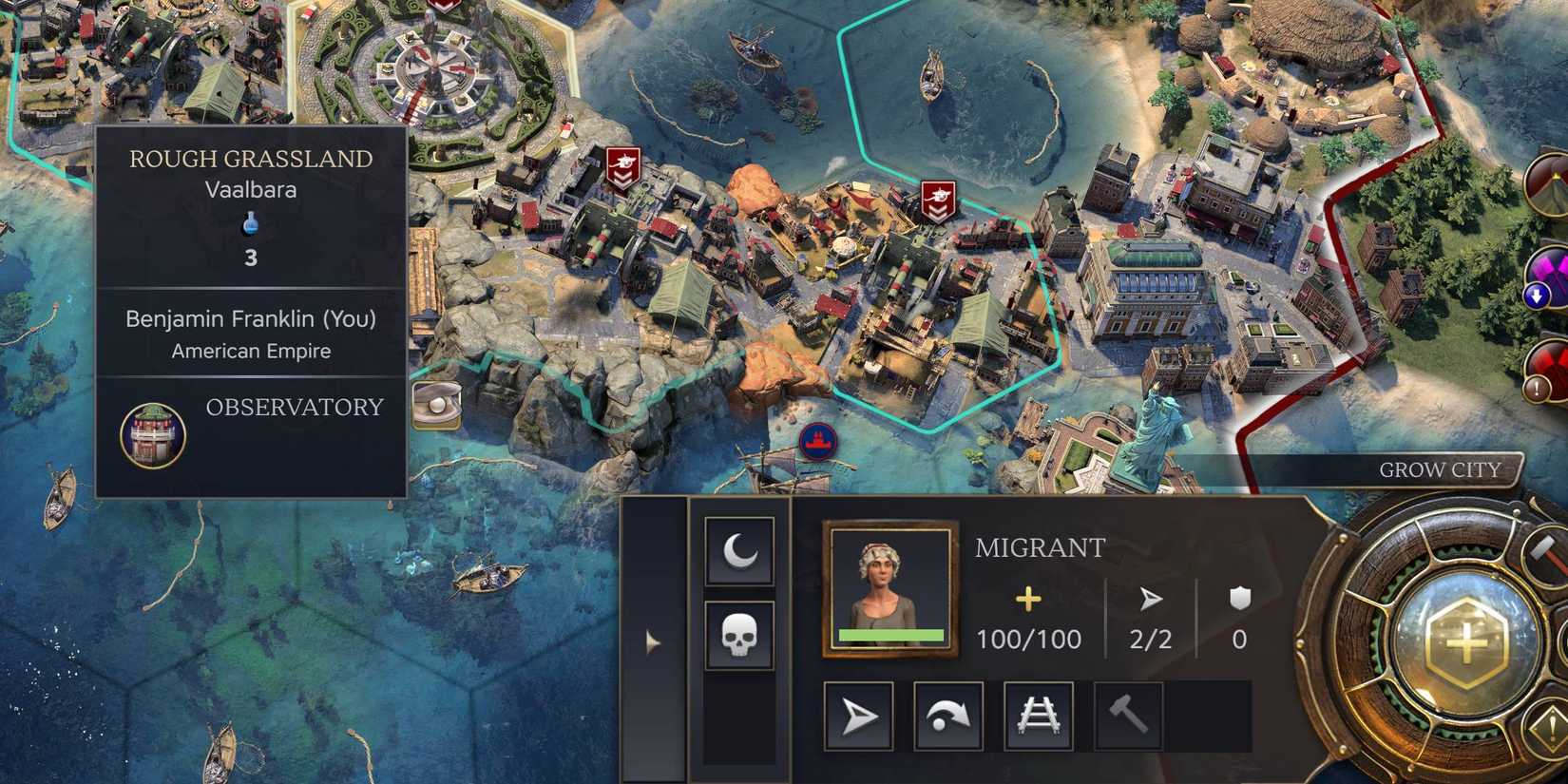
Task: Collapse the tray with the small left arrowhead
Action: pos(654,642)
